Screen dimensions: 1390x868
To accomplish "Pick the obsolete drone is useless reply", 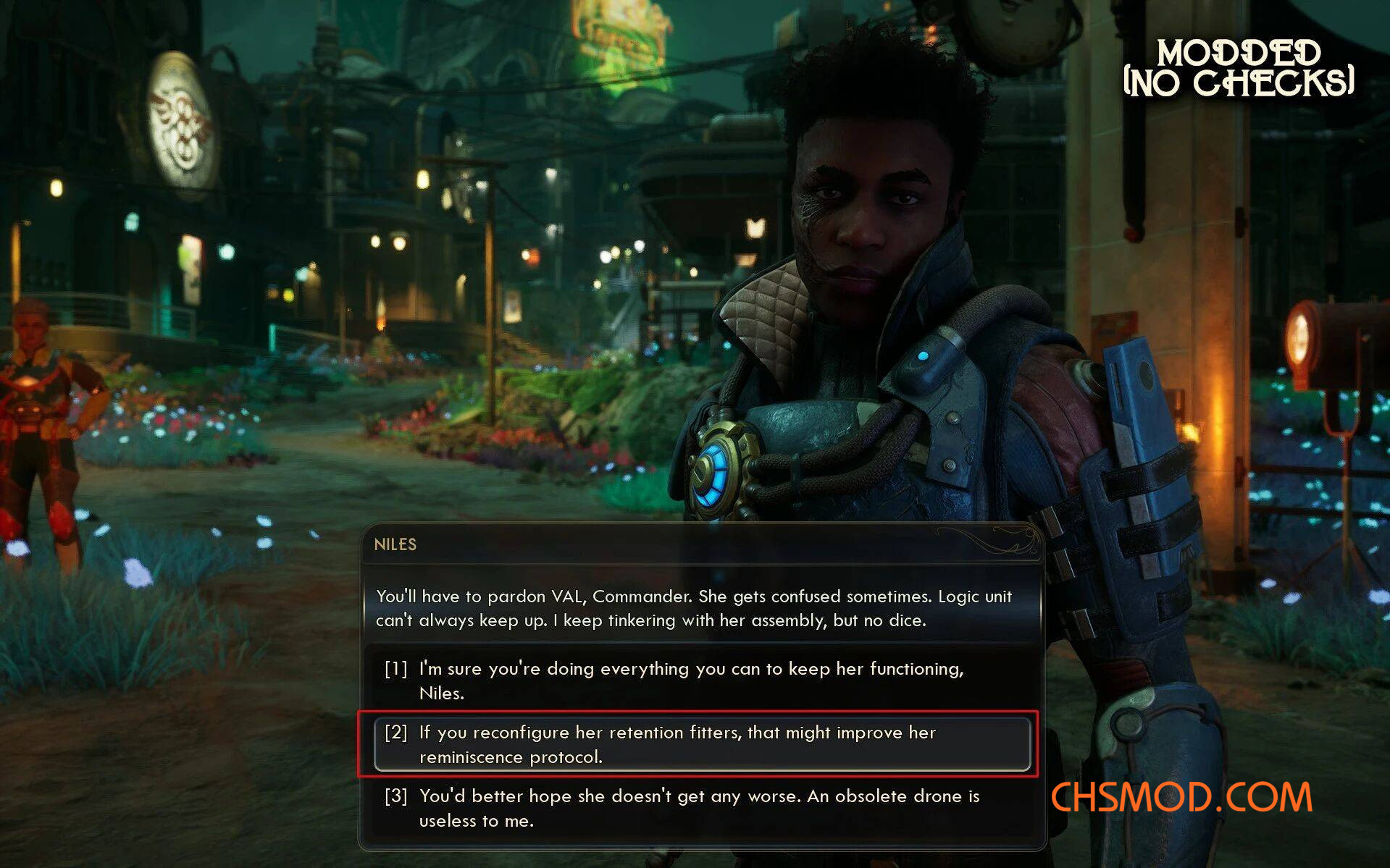I will 698,808.
